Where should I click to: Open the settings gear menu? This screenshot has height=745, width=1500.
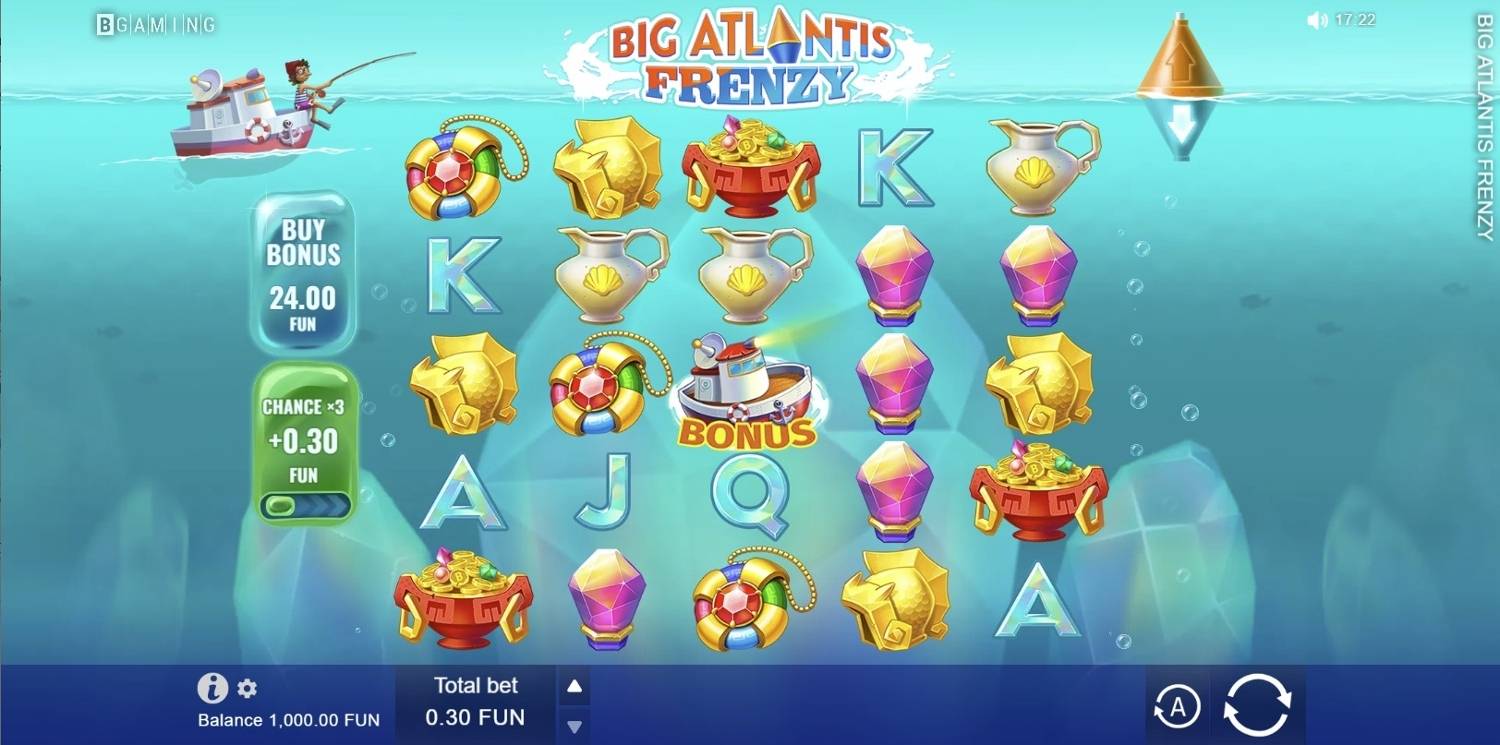pyautogui.click(x=247, y=688)
